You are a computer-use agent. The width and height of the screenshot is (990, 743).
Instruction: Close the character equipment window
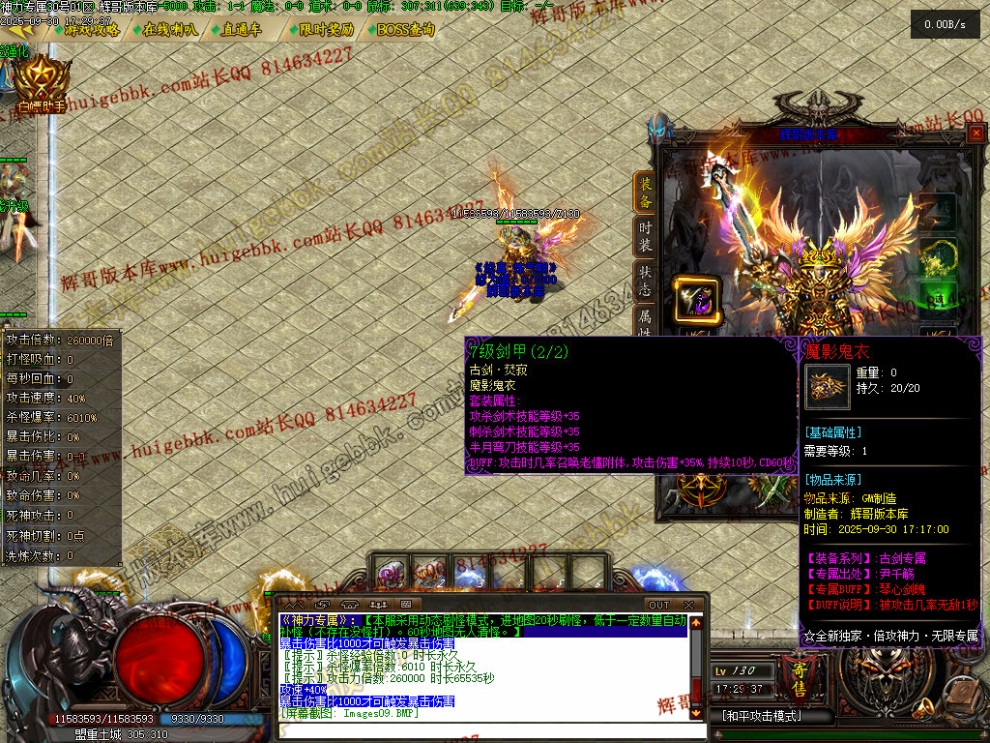click(976, 133)
